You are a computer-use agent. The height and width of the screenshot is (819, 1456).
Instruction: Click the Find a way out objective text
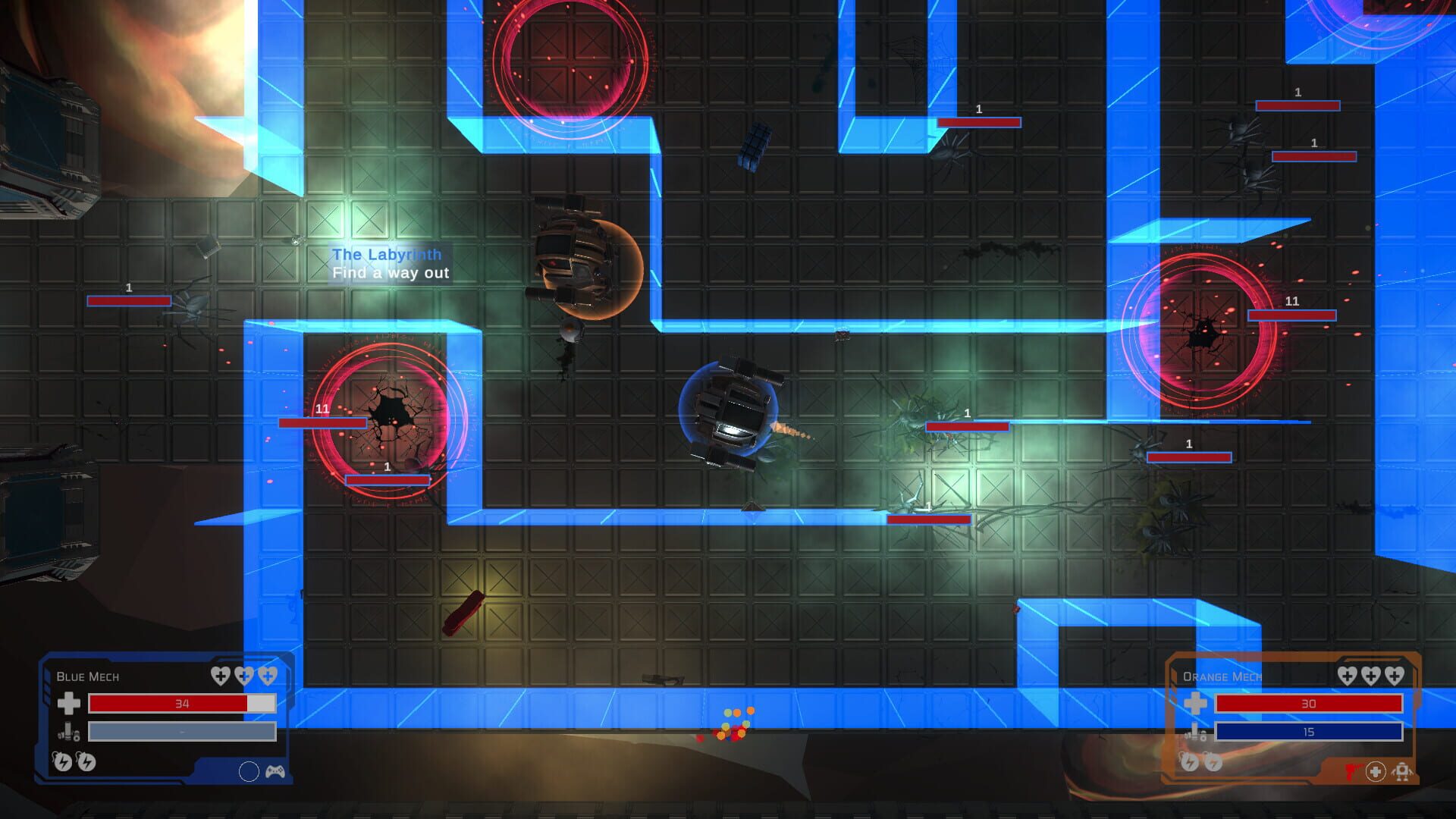coord(391,274)
